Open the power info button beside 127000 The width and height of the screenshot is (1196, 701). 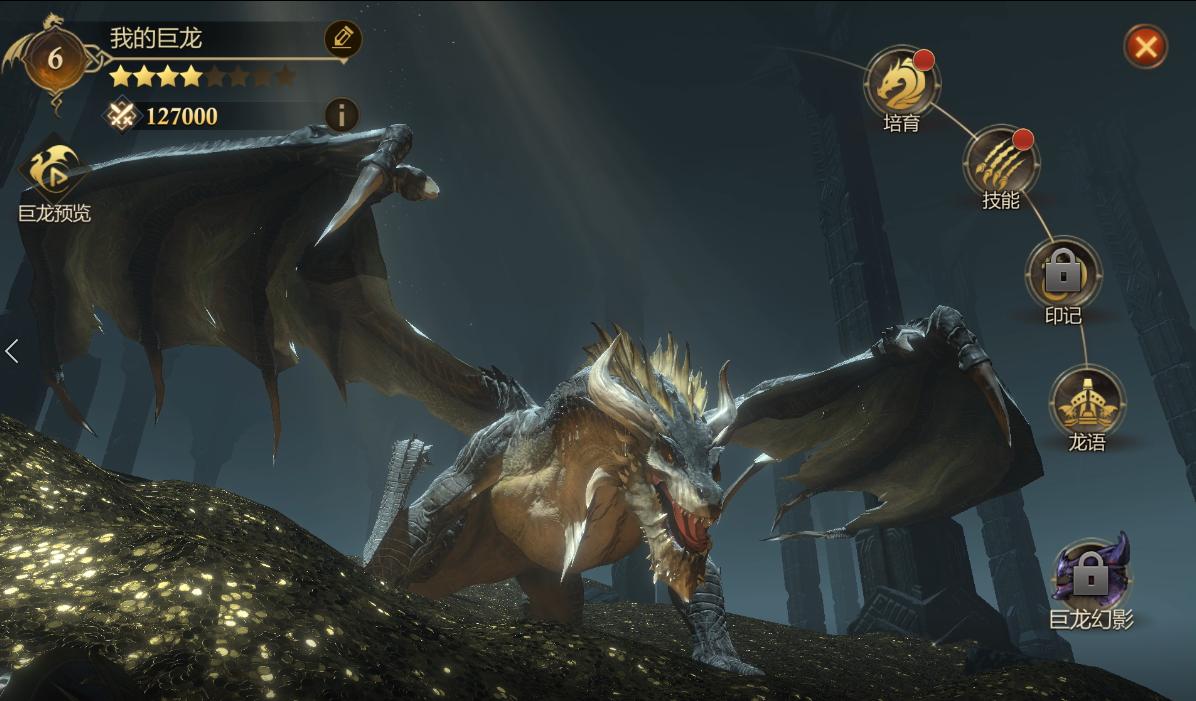pyautogui.click(x=342, y=116)
